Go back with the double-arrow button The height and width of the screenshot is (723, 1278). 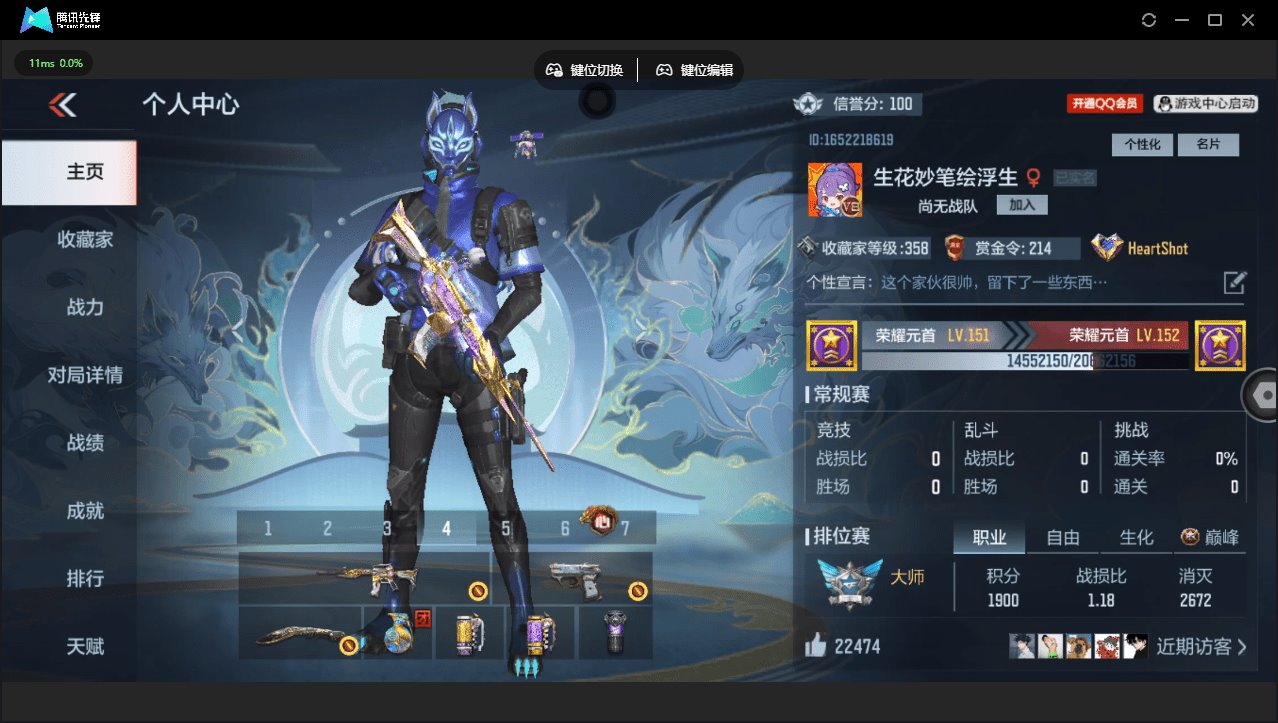pos(62,105)
